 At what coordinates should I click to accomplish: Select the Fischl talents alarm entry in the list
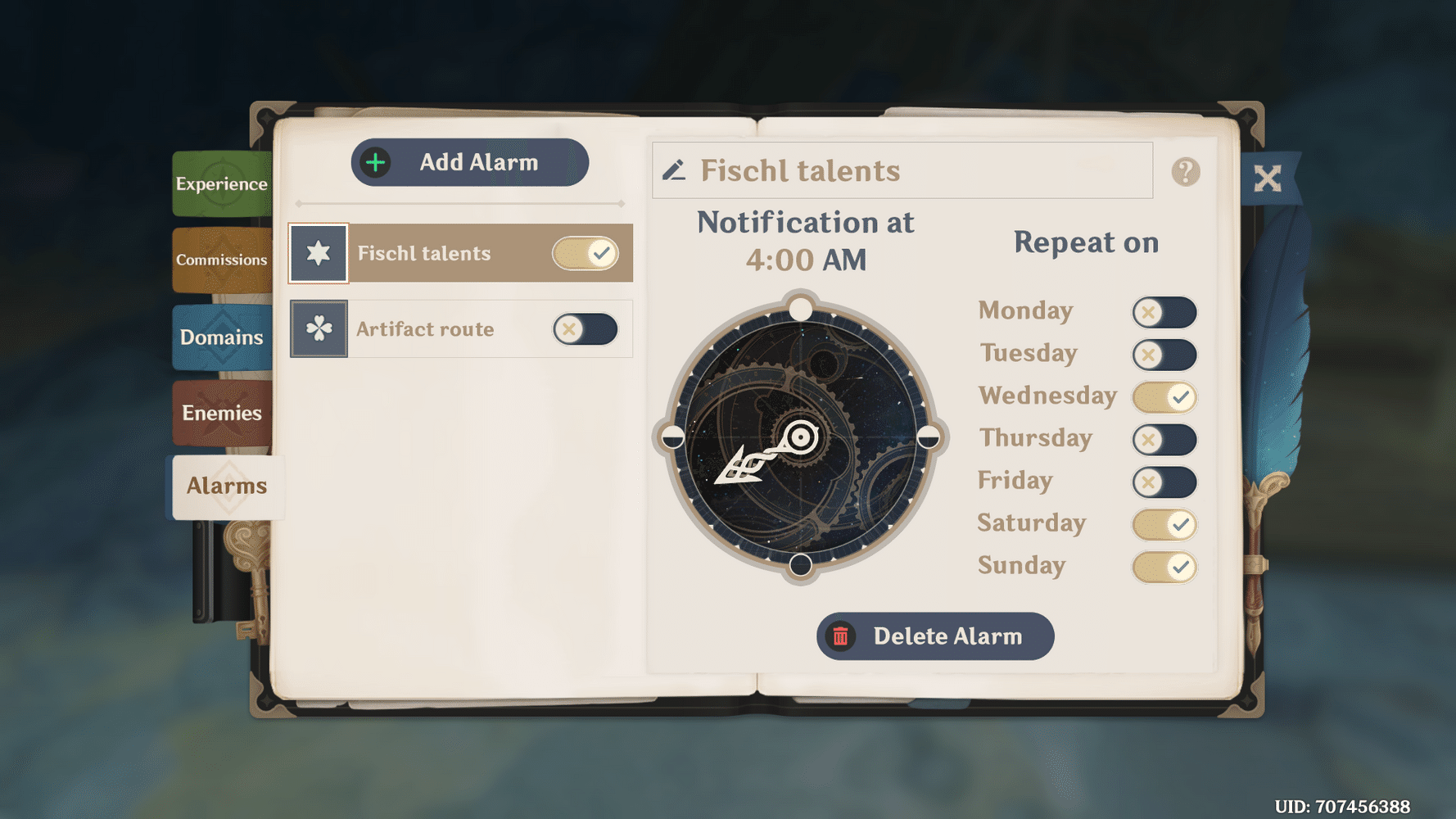point(459,253)
